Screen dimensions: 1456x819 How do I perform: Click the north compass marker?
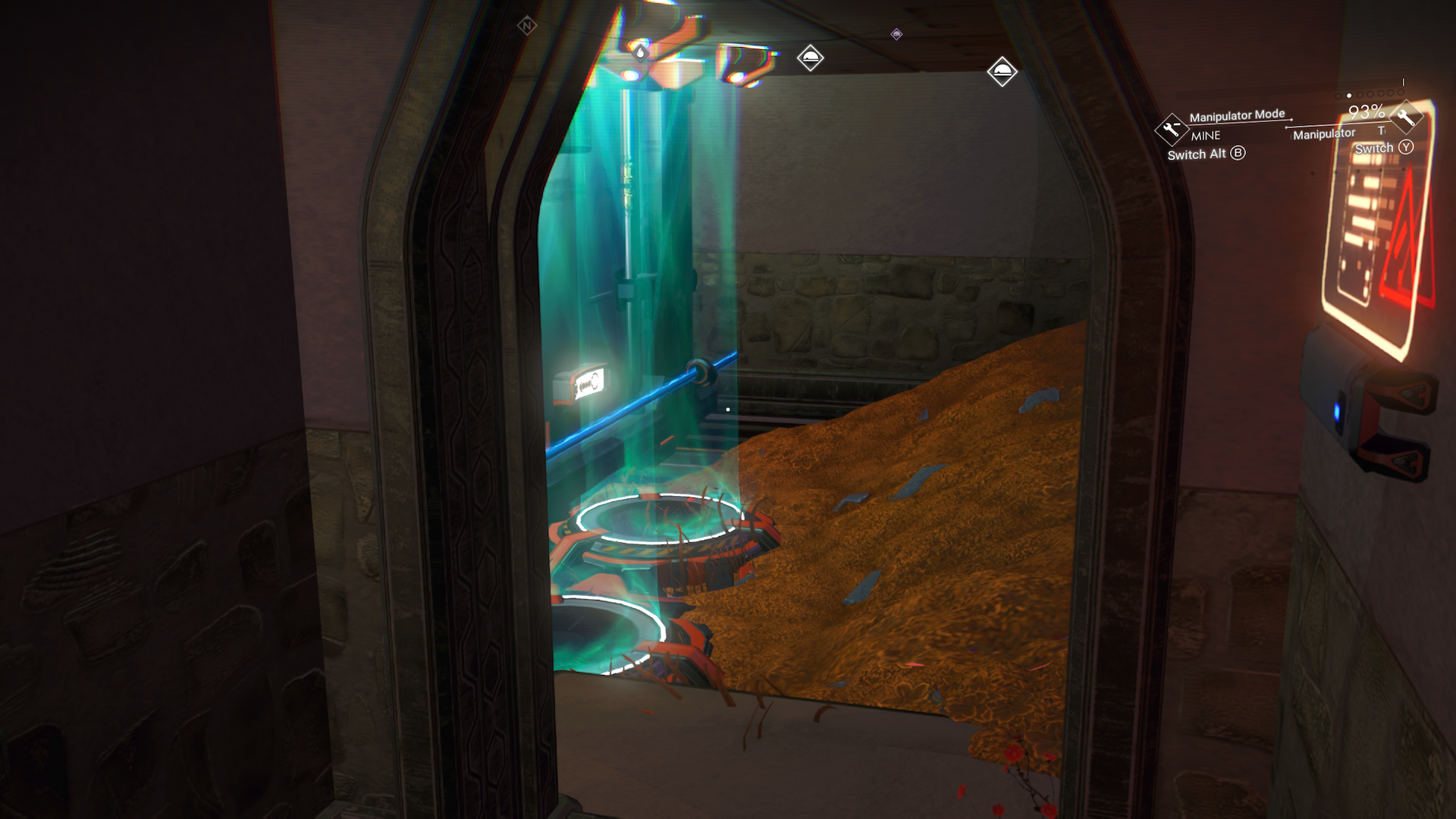pyautogui.click(x=526, y=27)
